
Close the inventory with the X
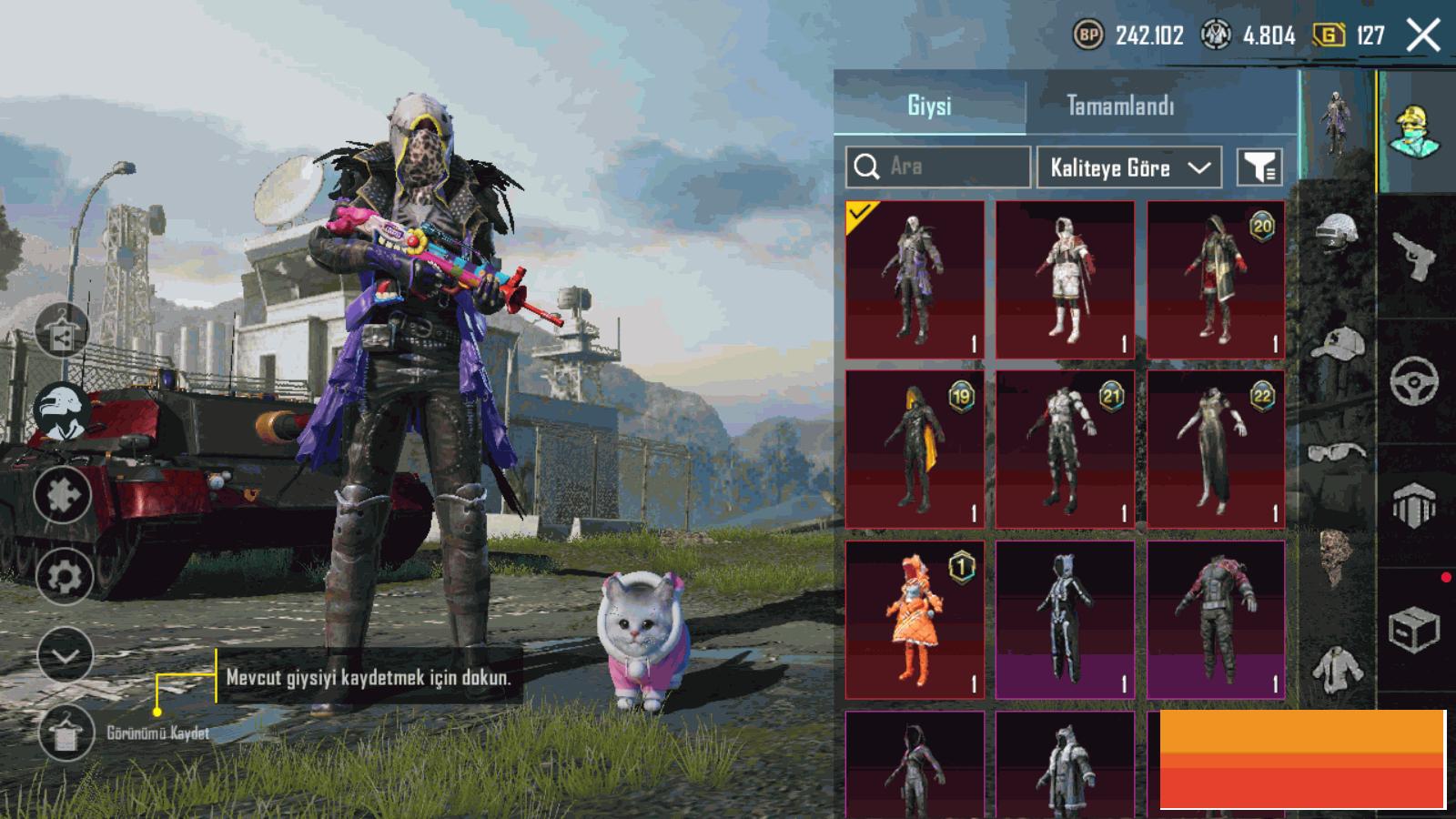(x=1422, y=36)
